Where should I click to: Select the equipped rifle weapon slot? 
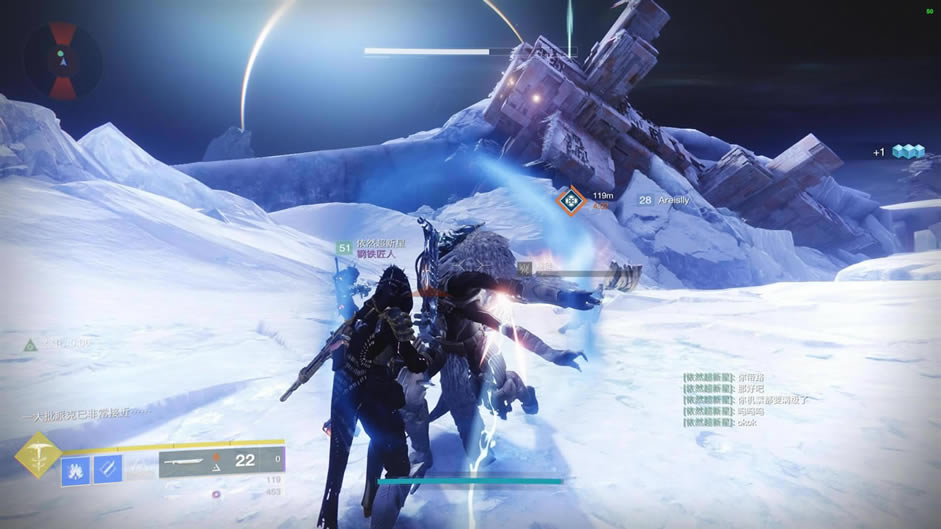[x=221, y=460]
